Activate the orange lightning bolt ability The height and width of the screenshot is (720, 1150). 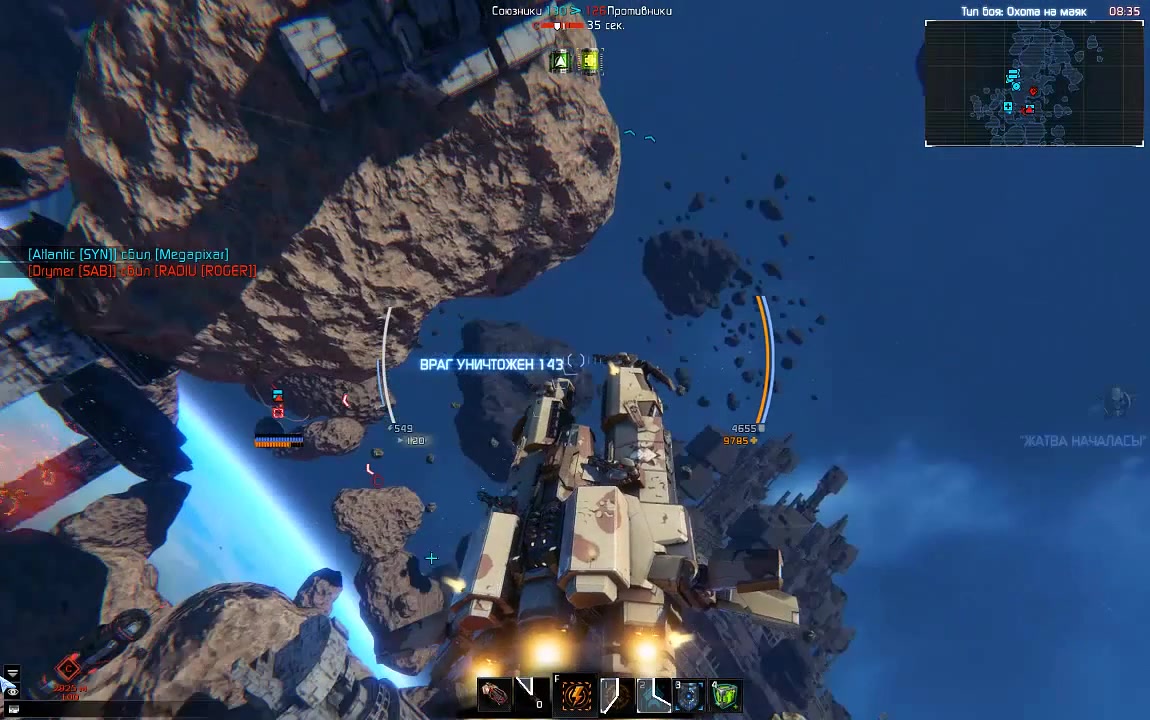[576, 695]
